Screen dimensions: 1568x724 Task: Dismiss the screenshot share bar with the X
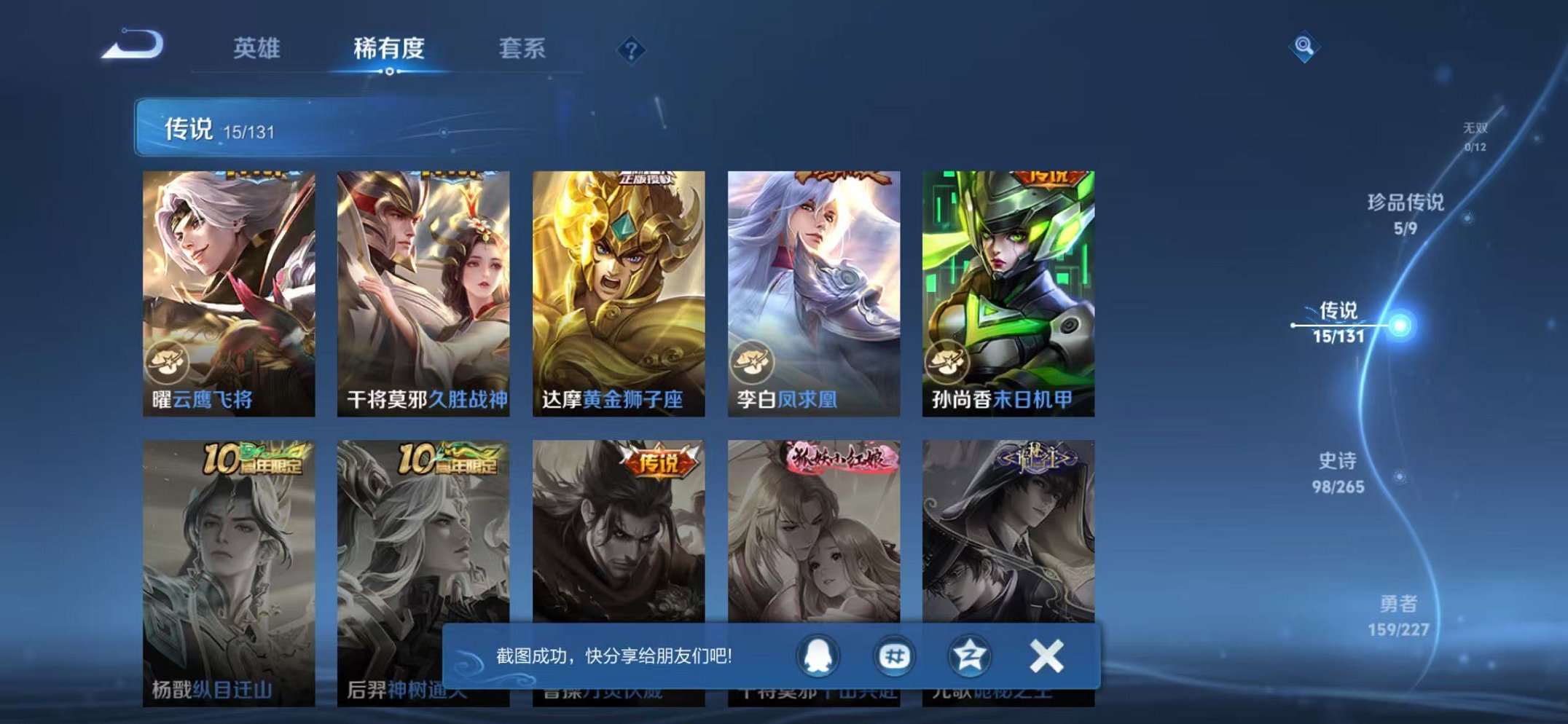click(x=1045, y=656)
